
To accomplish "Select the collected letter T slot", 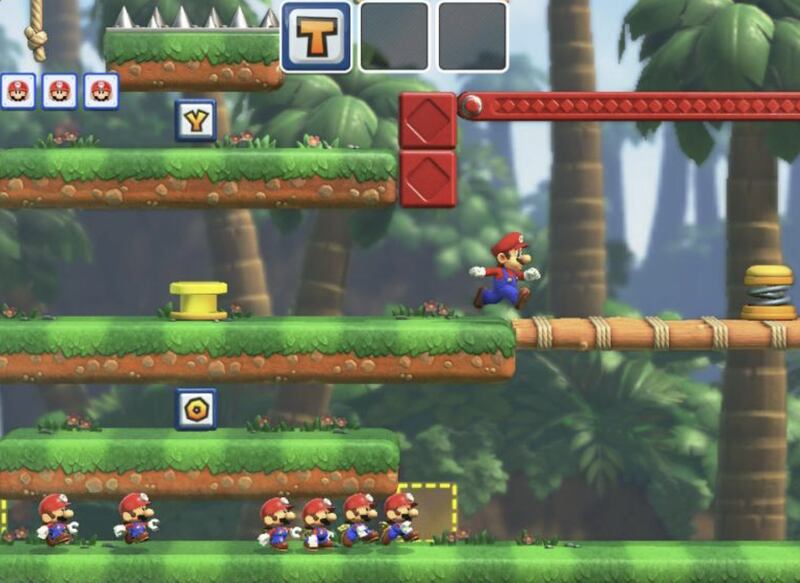I will click(x=316, y=37).
